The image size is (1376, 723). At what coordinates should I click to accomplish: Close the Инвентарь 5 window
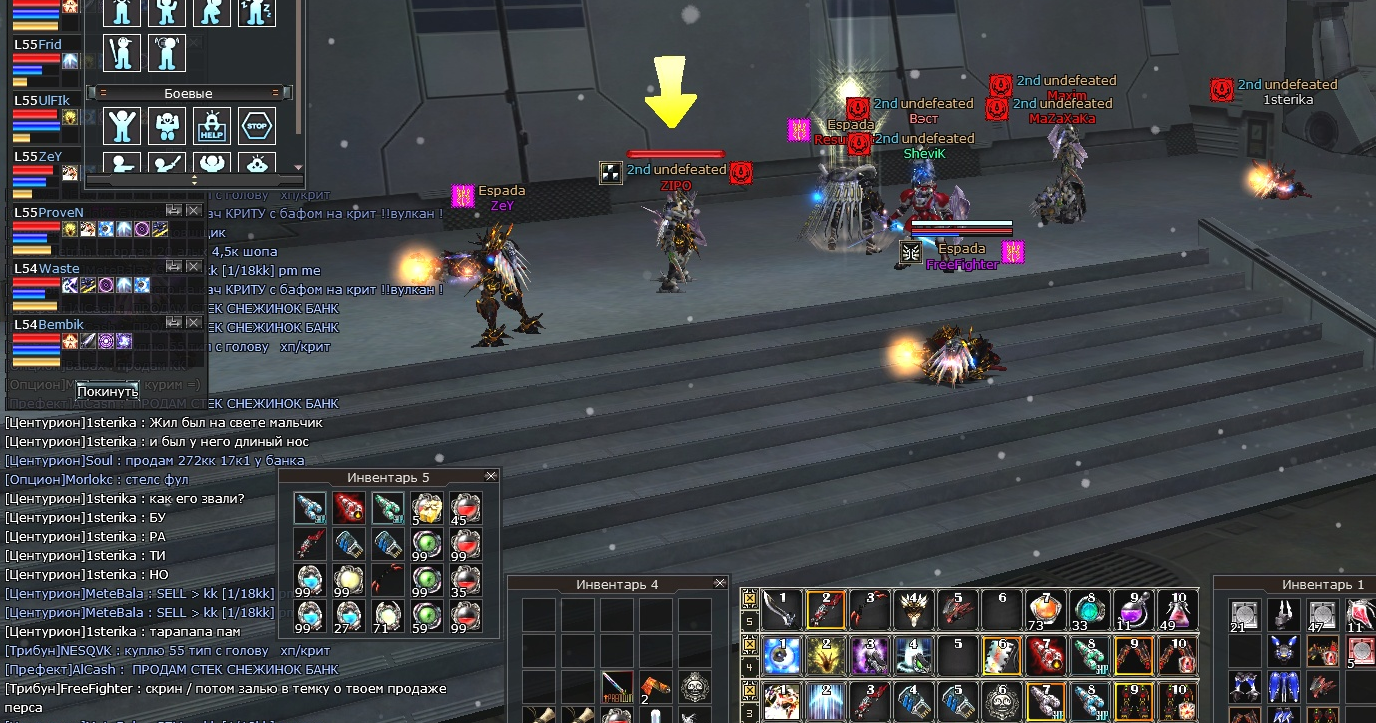click(490, 476)
